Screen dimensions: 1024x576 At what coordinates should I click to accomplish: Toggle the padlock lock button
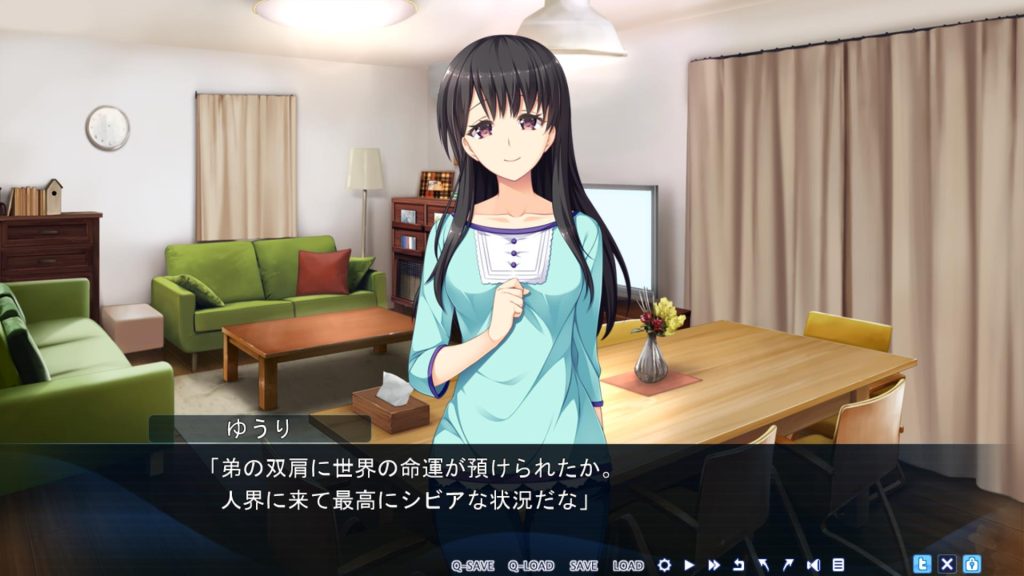click(971, 564)
